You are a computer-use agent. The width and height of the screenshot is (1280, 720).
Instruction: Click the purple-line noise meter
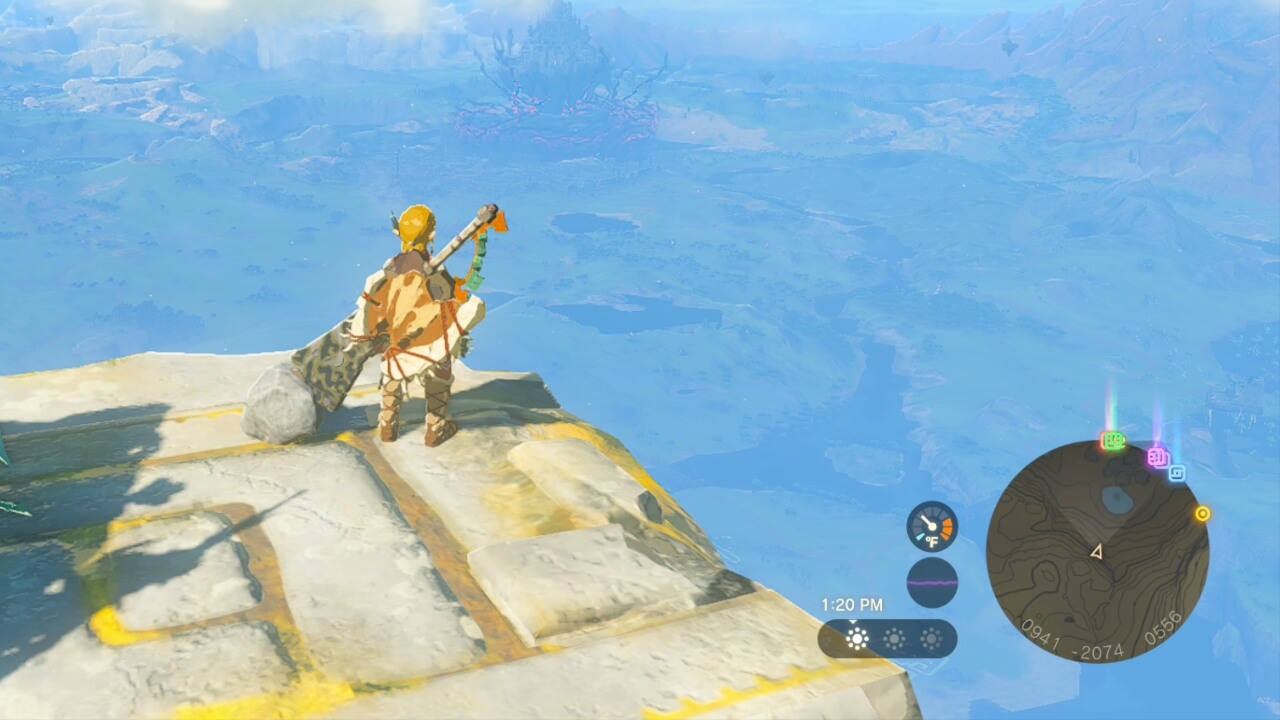[x=932, y=582]
